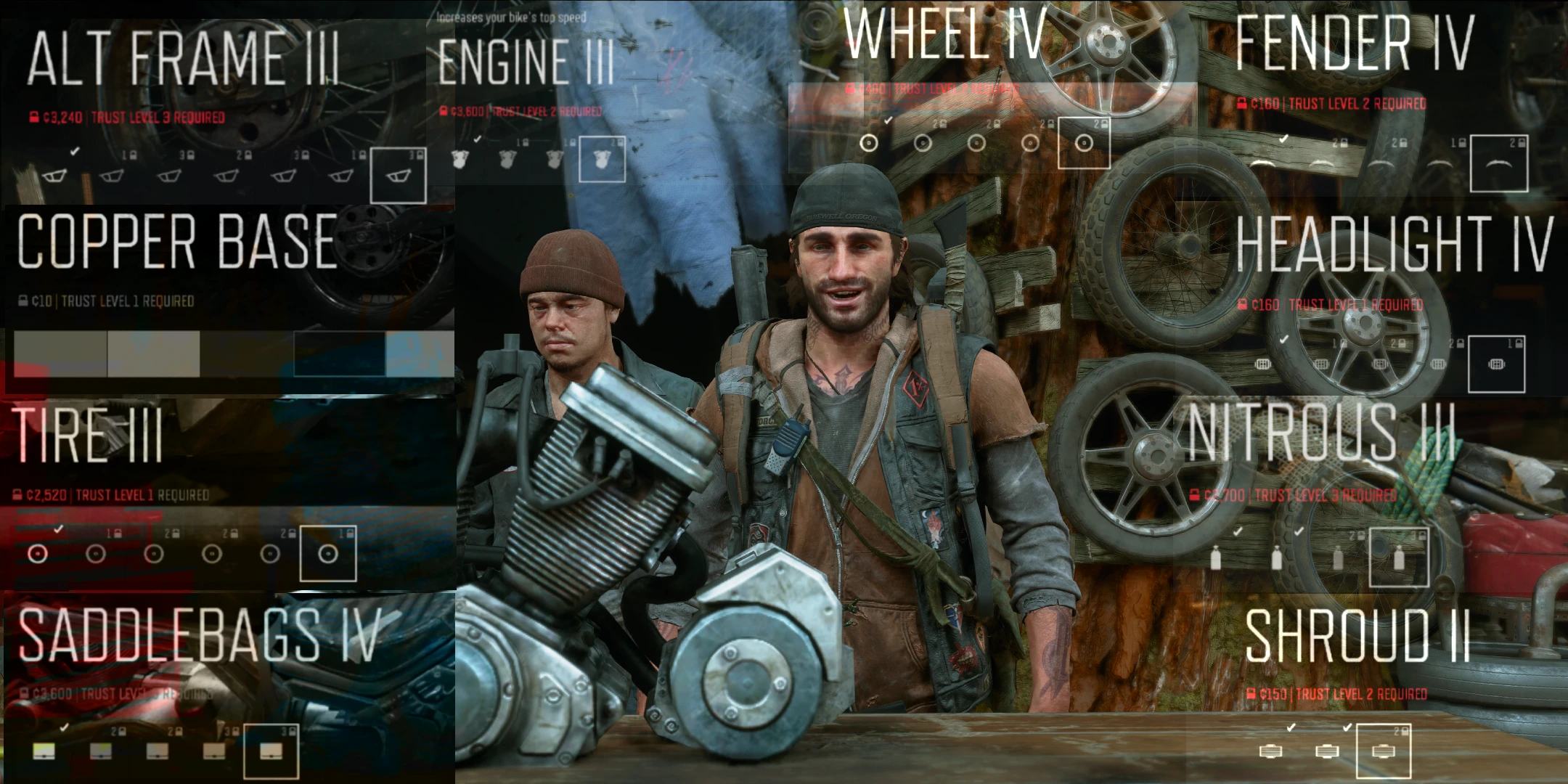The height and width of the screenshot is (784, 1568).
Task: Select the last Alt Frame III frame icon
Action: [x=399, y=174]
